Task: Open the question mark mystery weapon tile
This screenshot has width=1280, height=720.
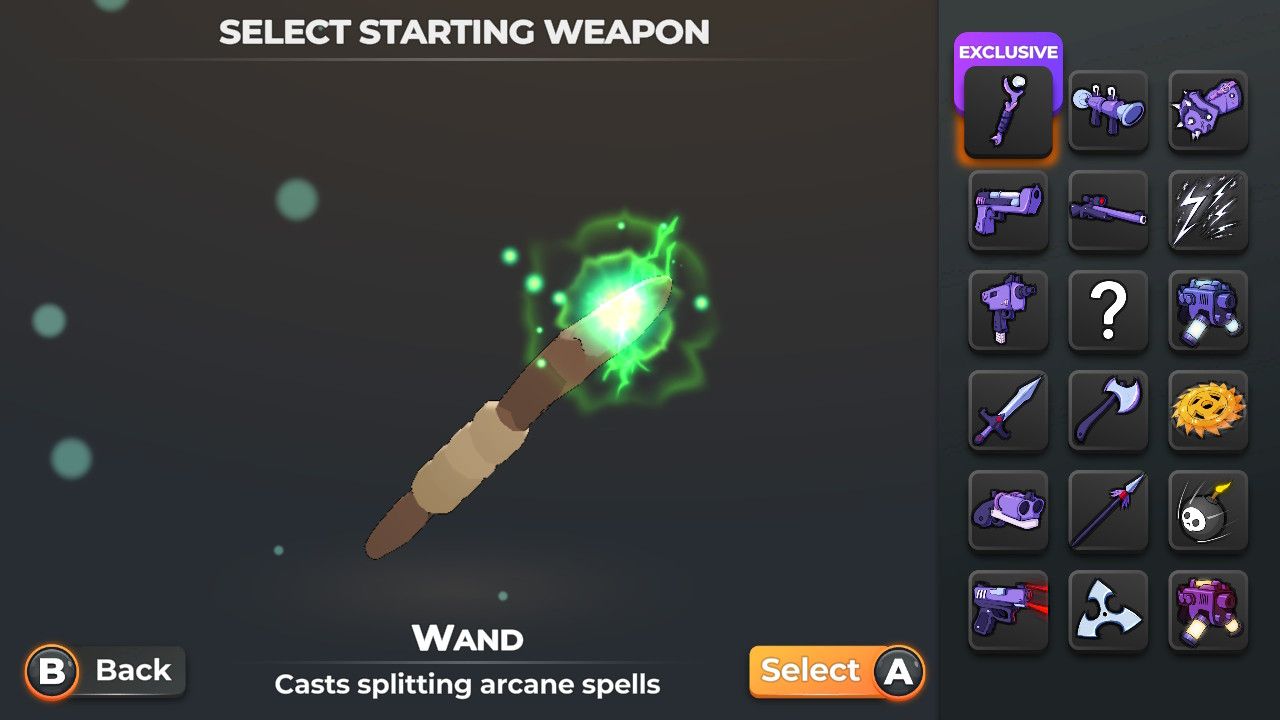Action: point(1108,310)
